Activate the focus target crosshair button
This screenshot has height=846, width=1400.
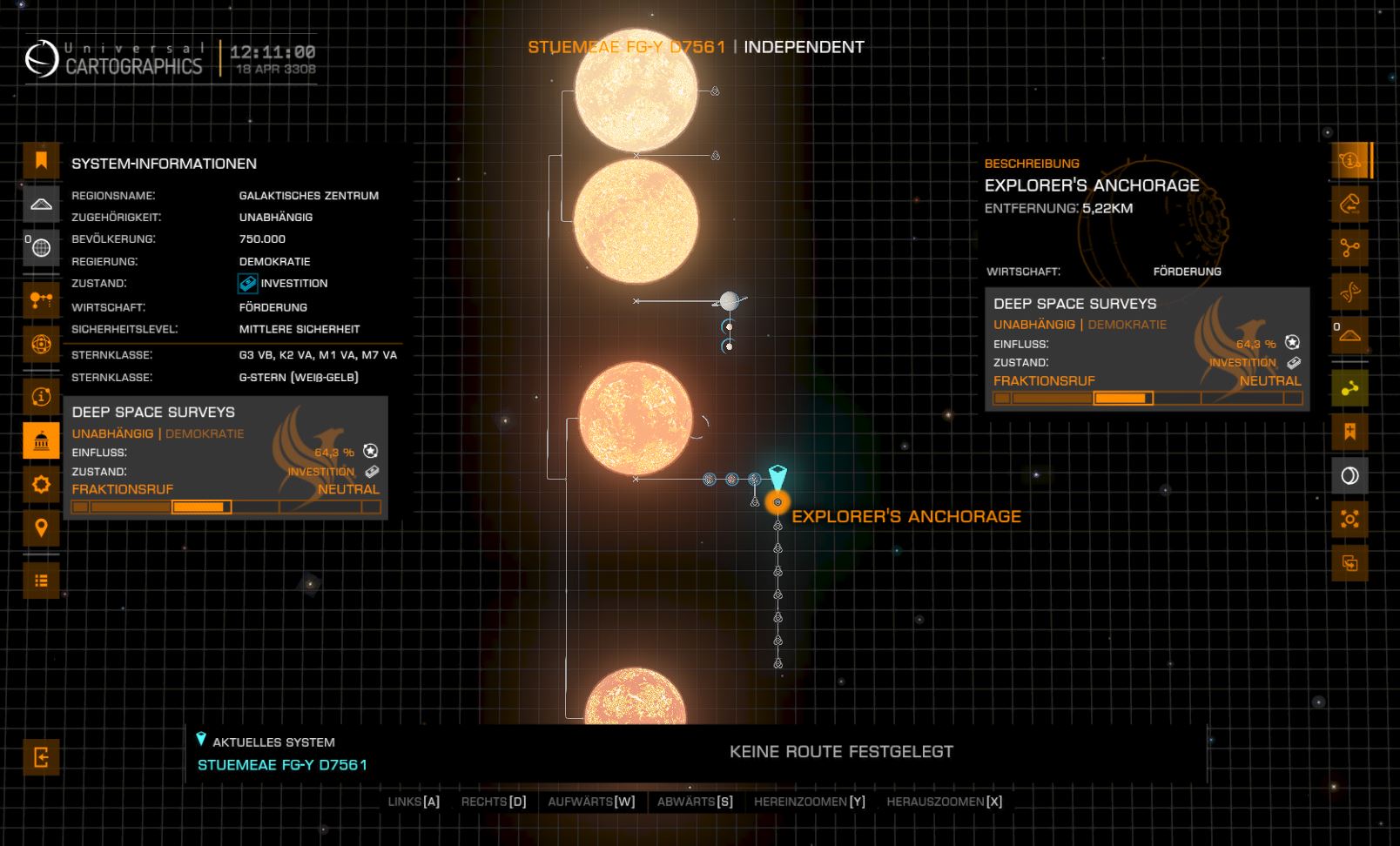pyautogui.click(x=1350, y=520)
